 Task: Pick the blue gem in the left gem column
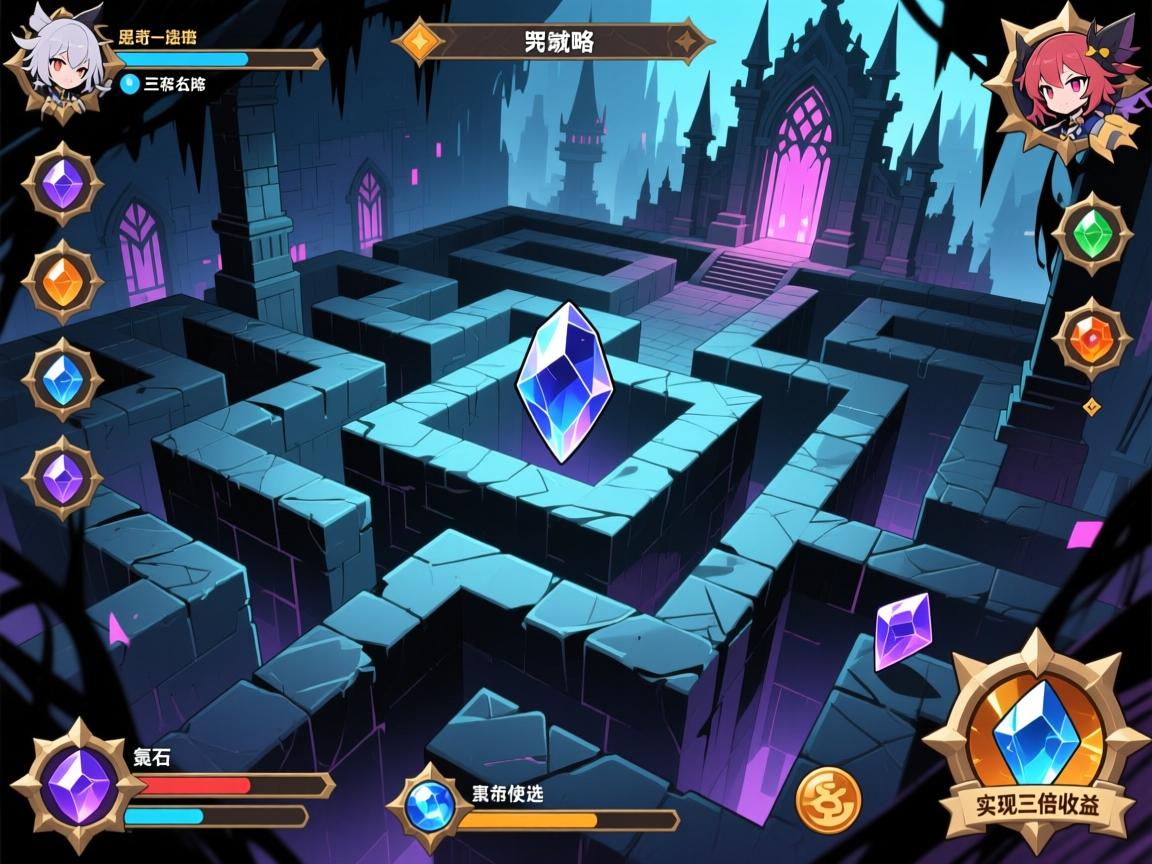pyautogui.click(x=62, y=379)
